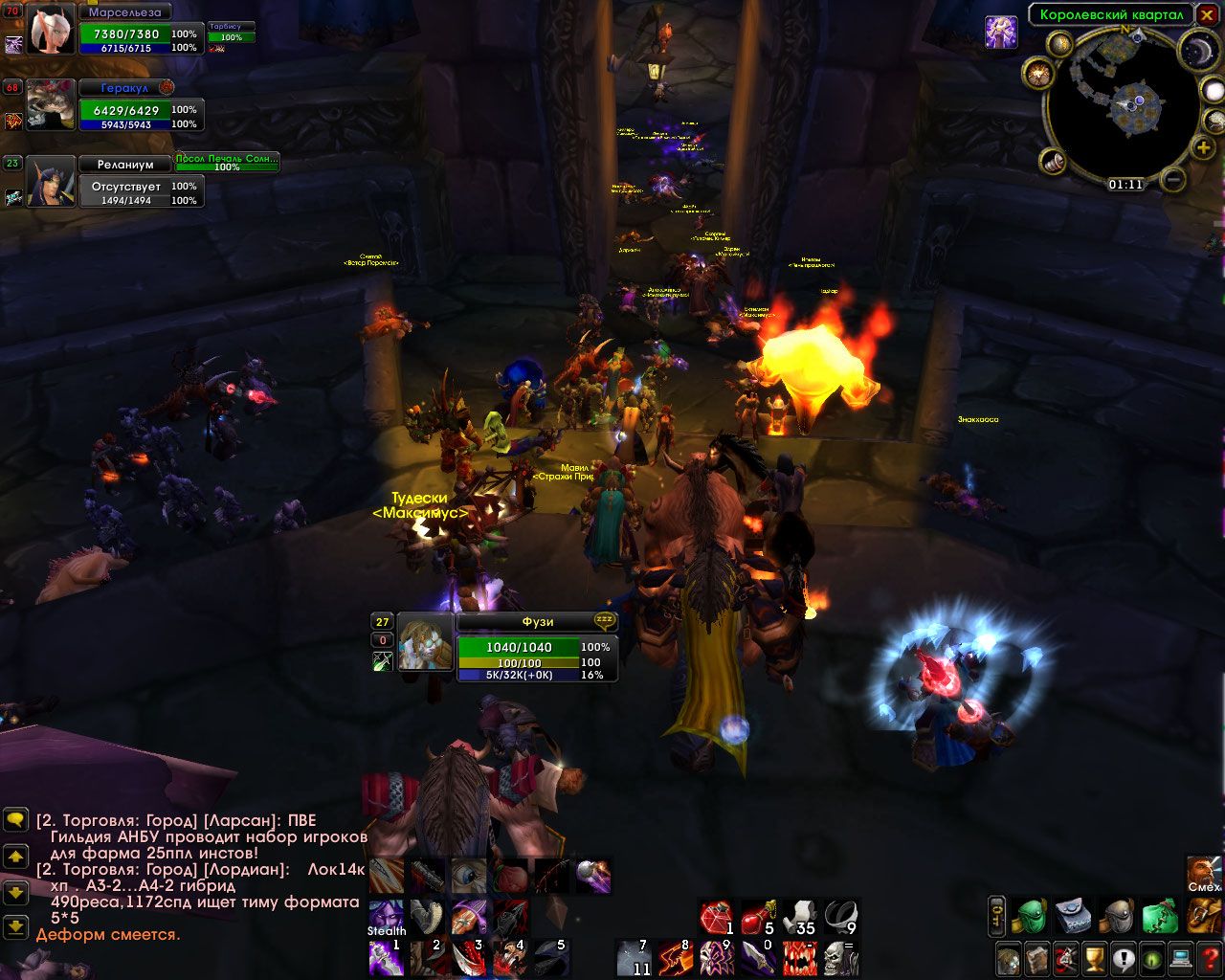Select party member Марсельеза's portrait

[x=51, y=29]
